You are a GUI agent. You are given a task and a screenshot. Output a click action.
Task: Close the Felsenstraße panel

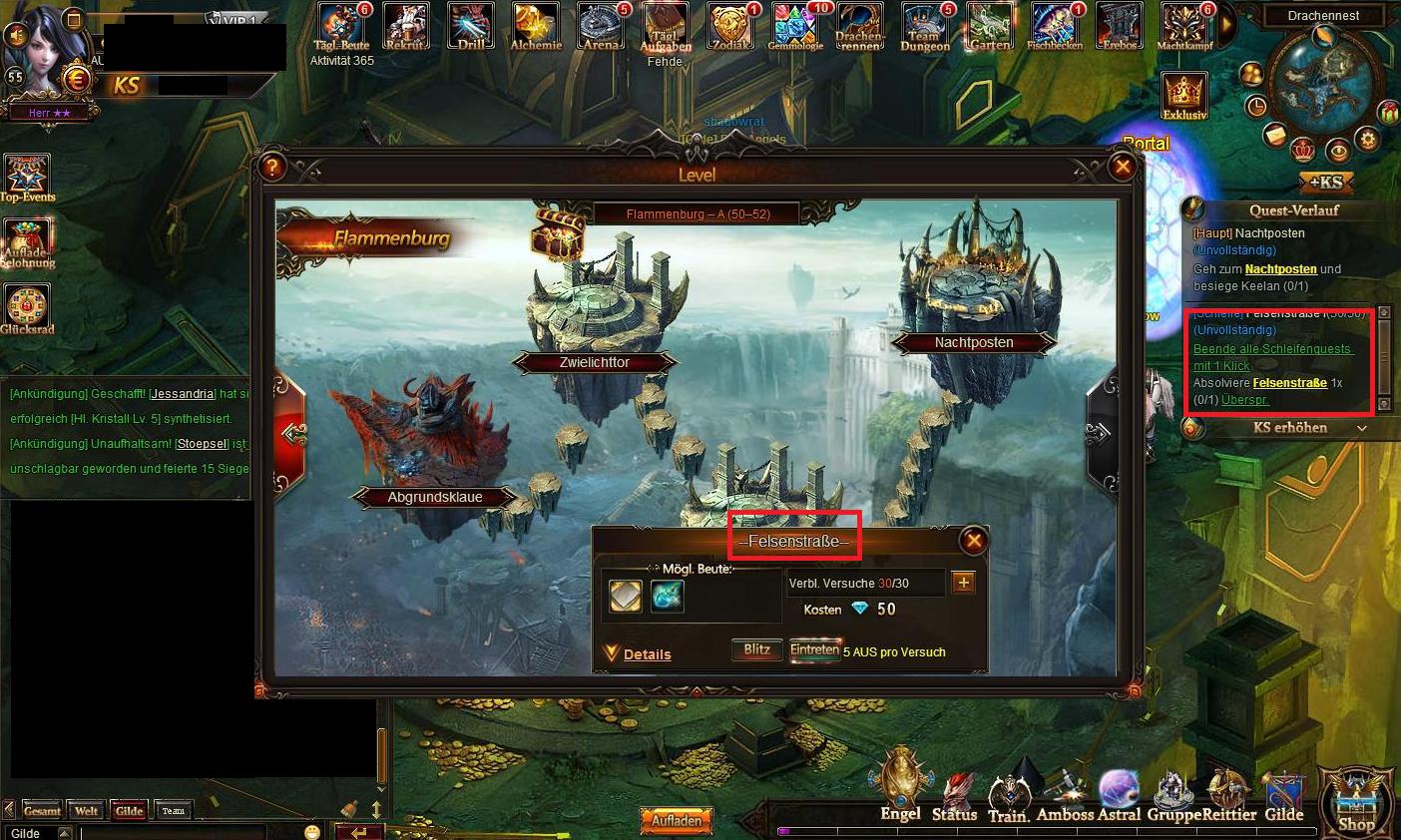pyautogui.click(x=973, y=541)
